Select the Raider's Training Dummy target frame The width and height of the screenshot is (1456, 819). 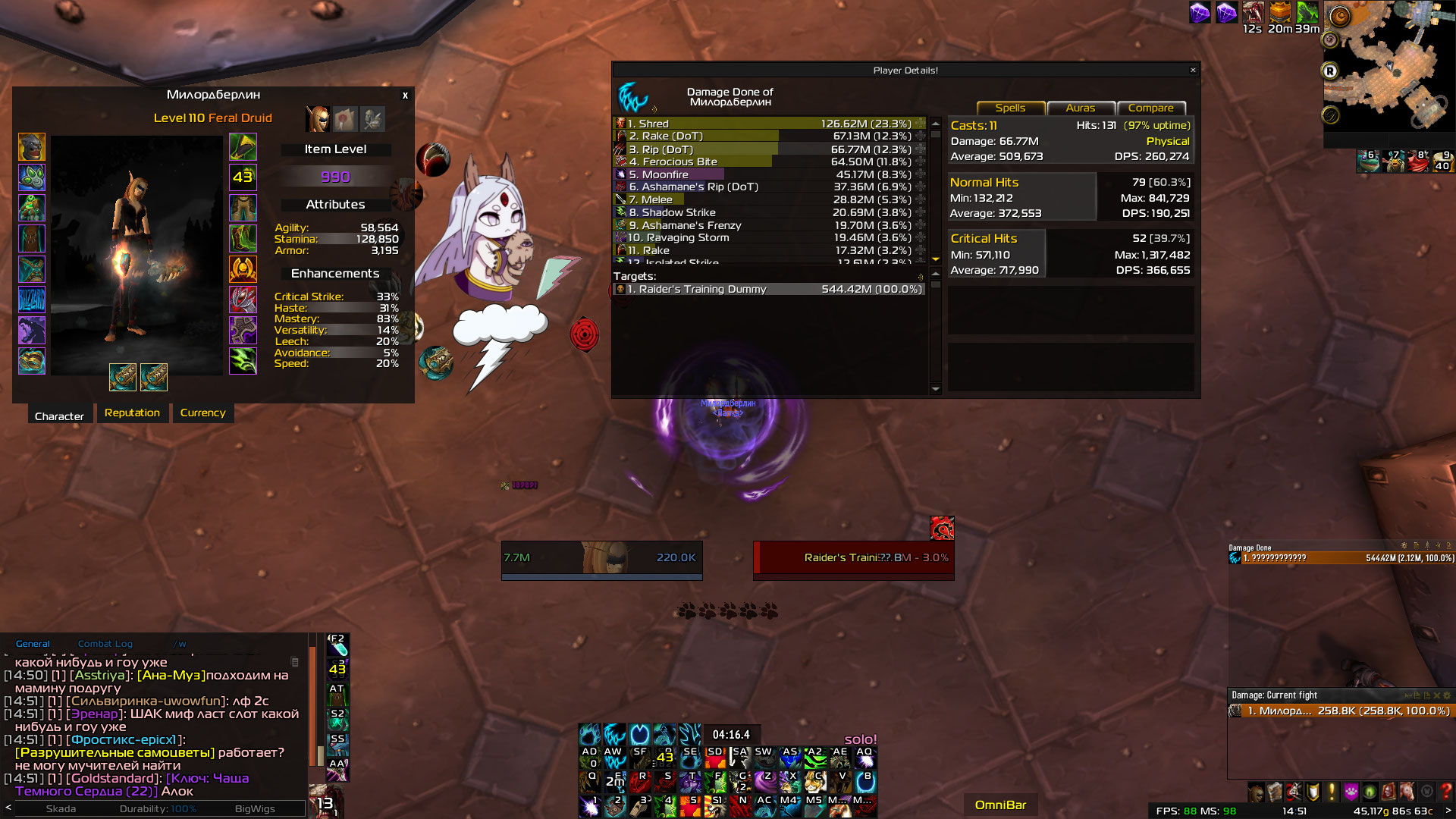(853, 558)
